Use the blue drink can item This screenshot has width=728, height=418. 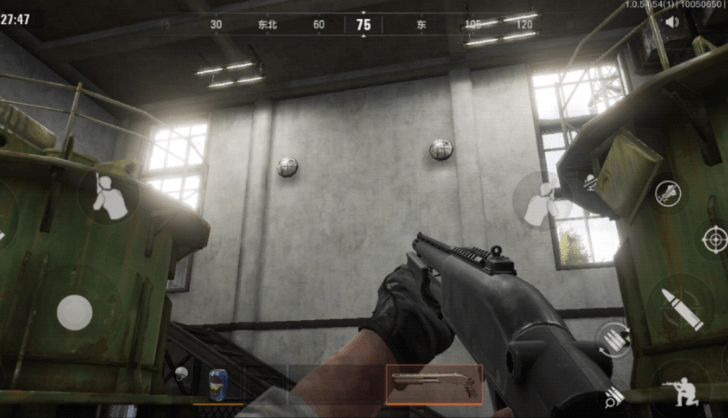coord(219,384)
